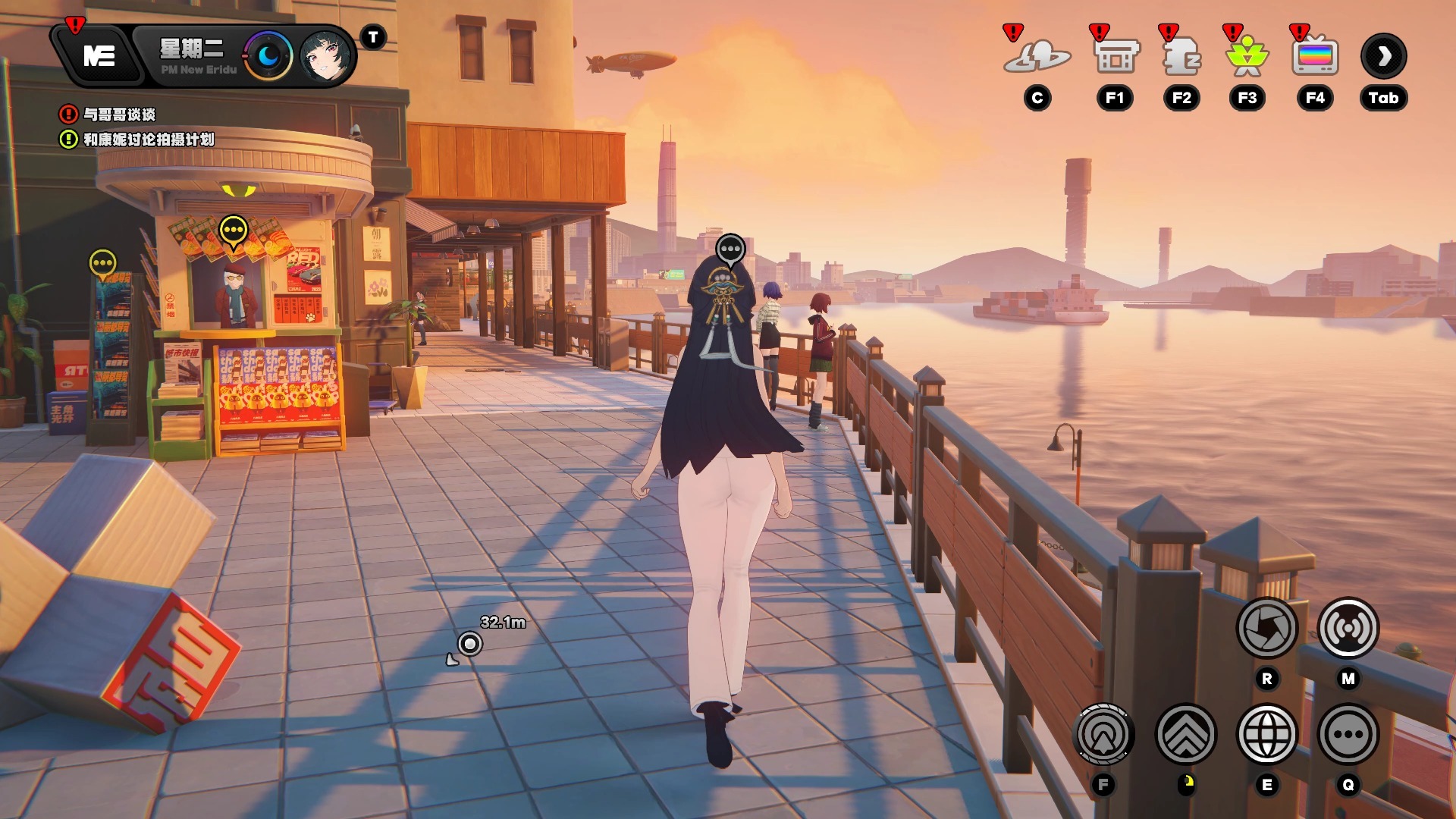This screenshot has width=1456, height=819.
Task: Toggle the double chevron sprint button
Action: click(1186, 734)
